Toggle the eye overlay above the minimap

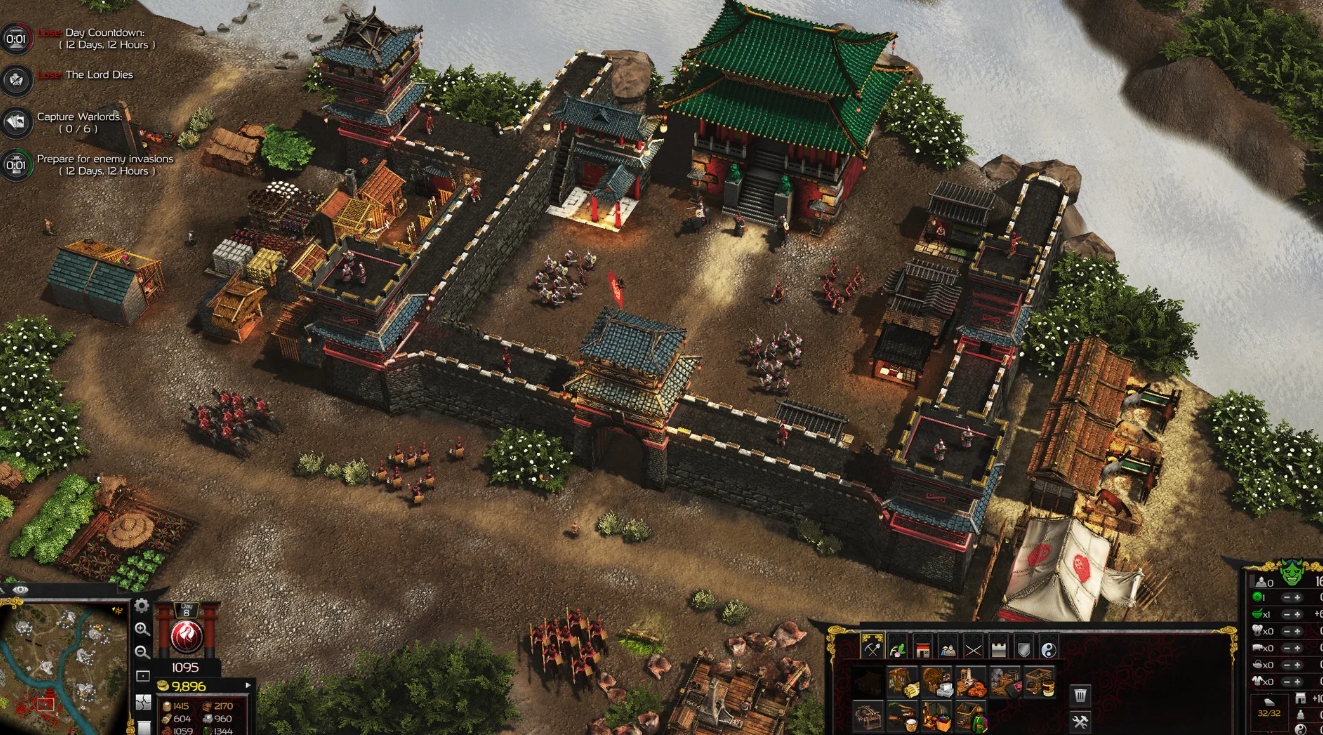point(20,590)
